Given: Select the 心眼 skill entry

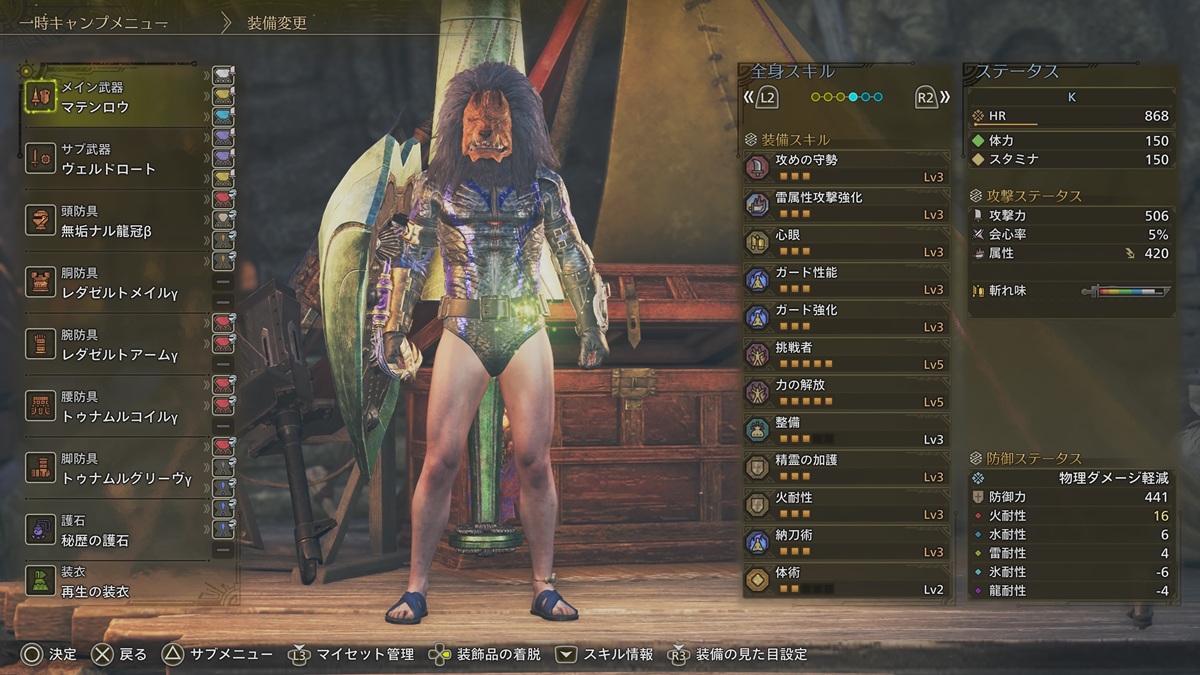Looking at the screenshot, I should pyautogui.click(x=845, y=242).
